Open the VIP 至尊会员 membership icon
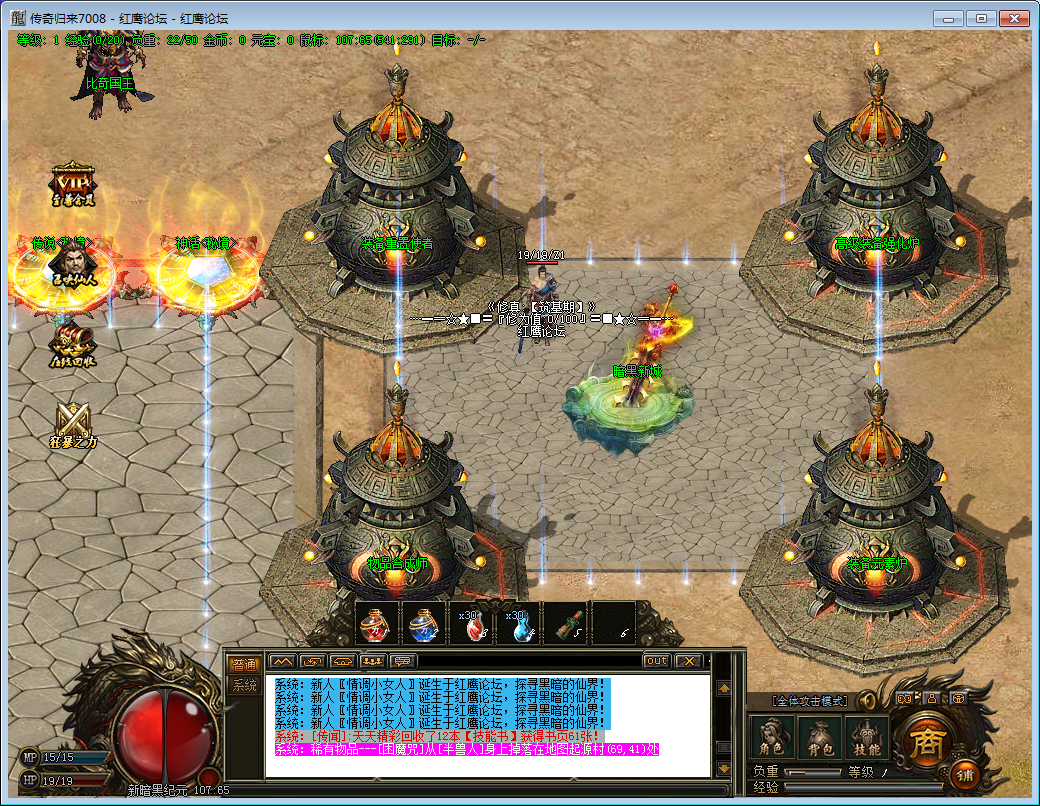1040x806 pixels. coord(73,186)
